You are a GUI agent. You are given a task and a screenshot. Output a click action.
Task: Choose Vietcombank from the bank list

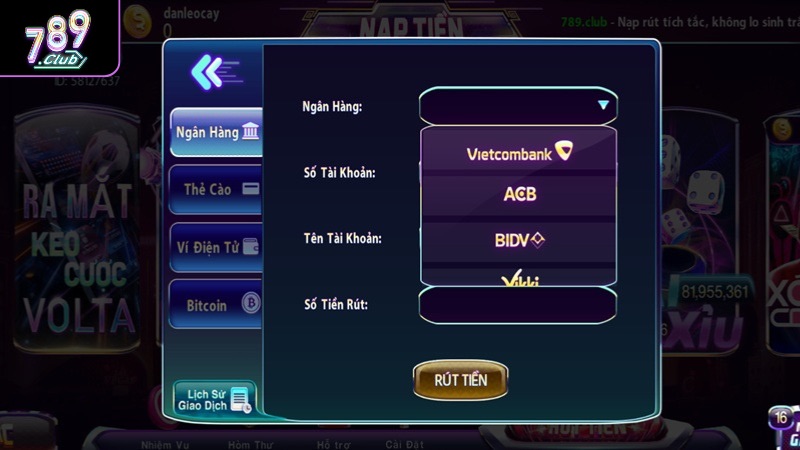point(519,153)
